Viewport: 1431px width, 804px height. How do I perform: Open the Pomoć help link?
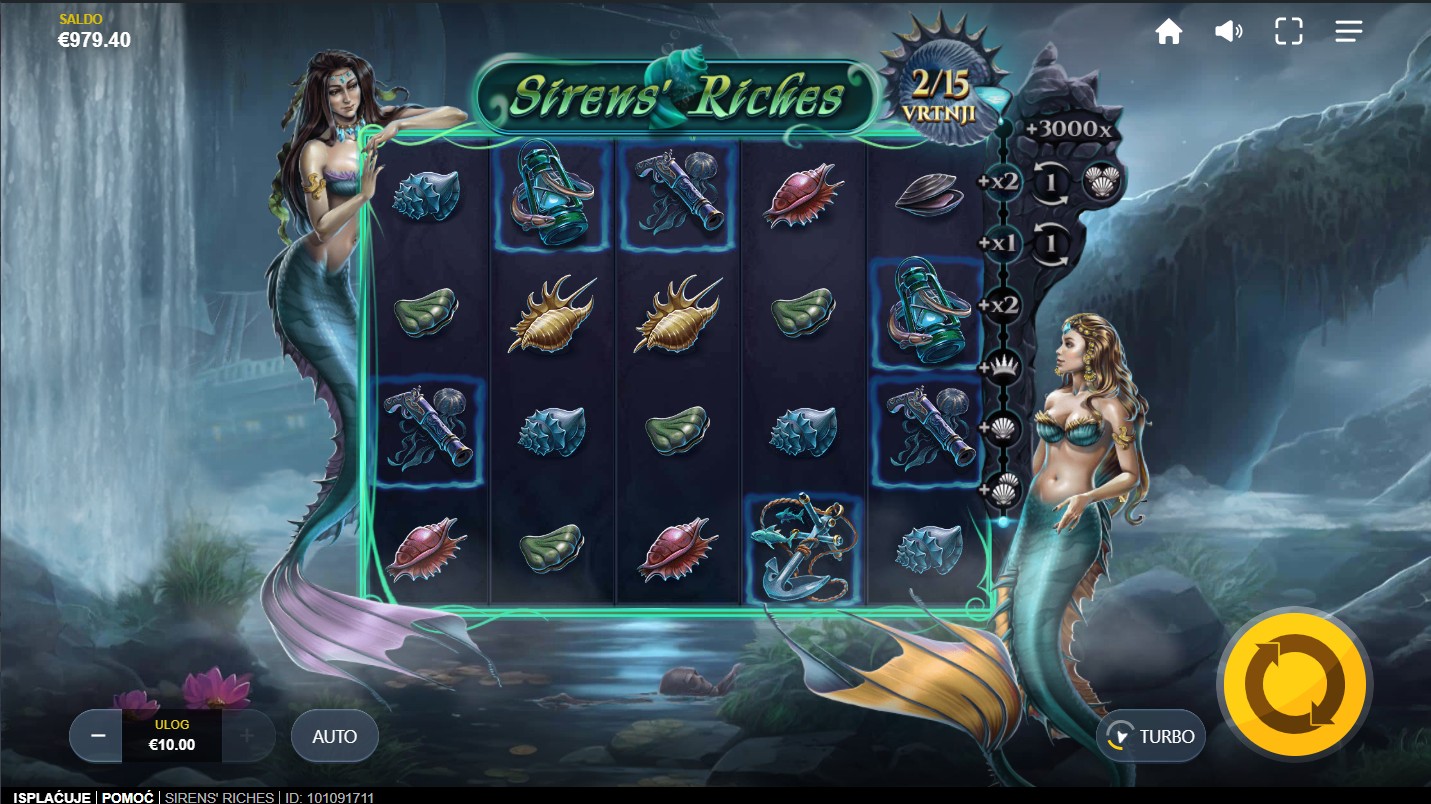[x=128, y=797]
